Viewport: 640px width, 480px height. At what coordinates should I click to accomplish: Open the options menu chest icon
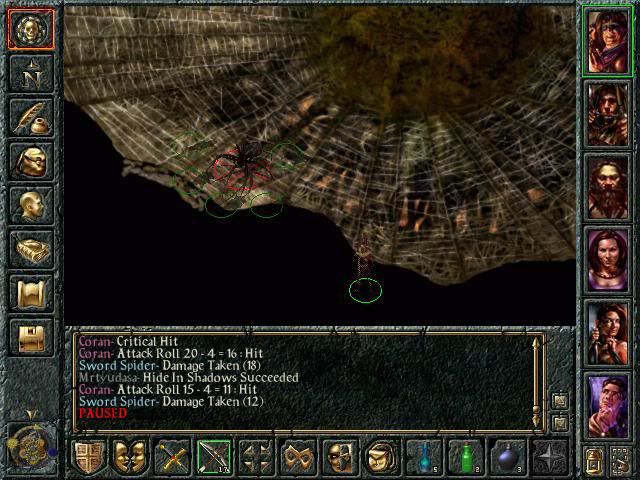pyautogui.click(x=30, y=338)
